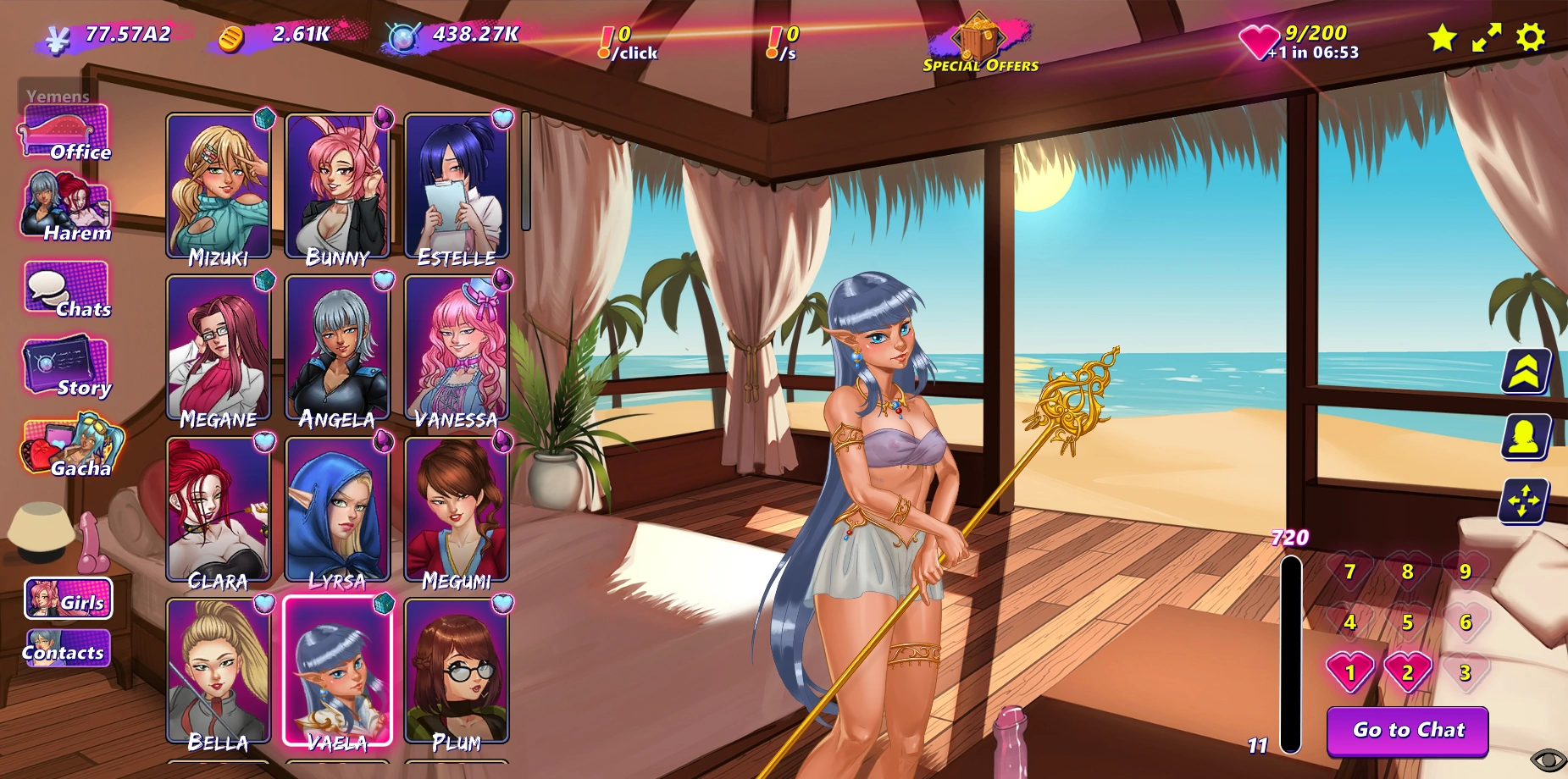Choose Lyrsa's character card
1568x779 pixels.
tap(337, 511)
